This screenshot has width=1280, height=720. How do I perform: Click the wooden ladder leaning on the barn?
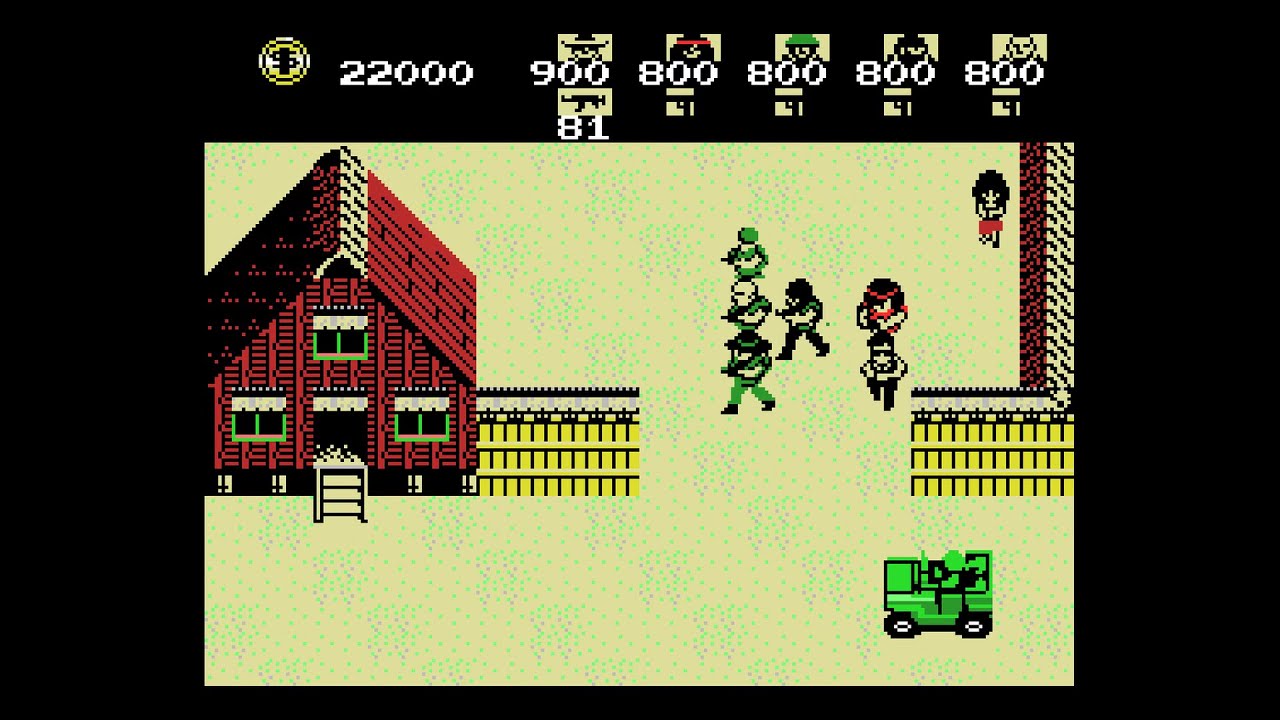[x=340, y=495]
